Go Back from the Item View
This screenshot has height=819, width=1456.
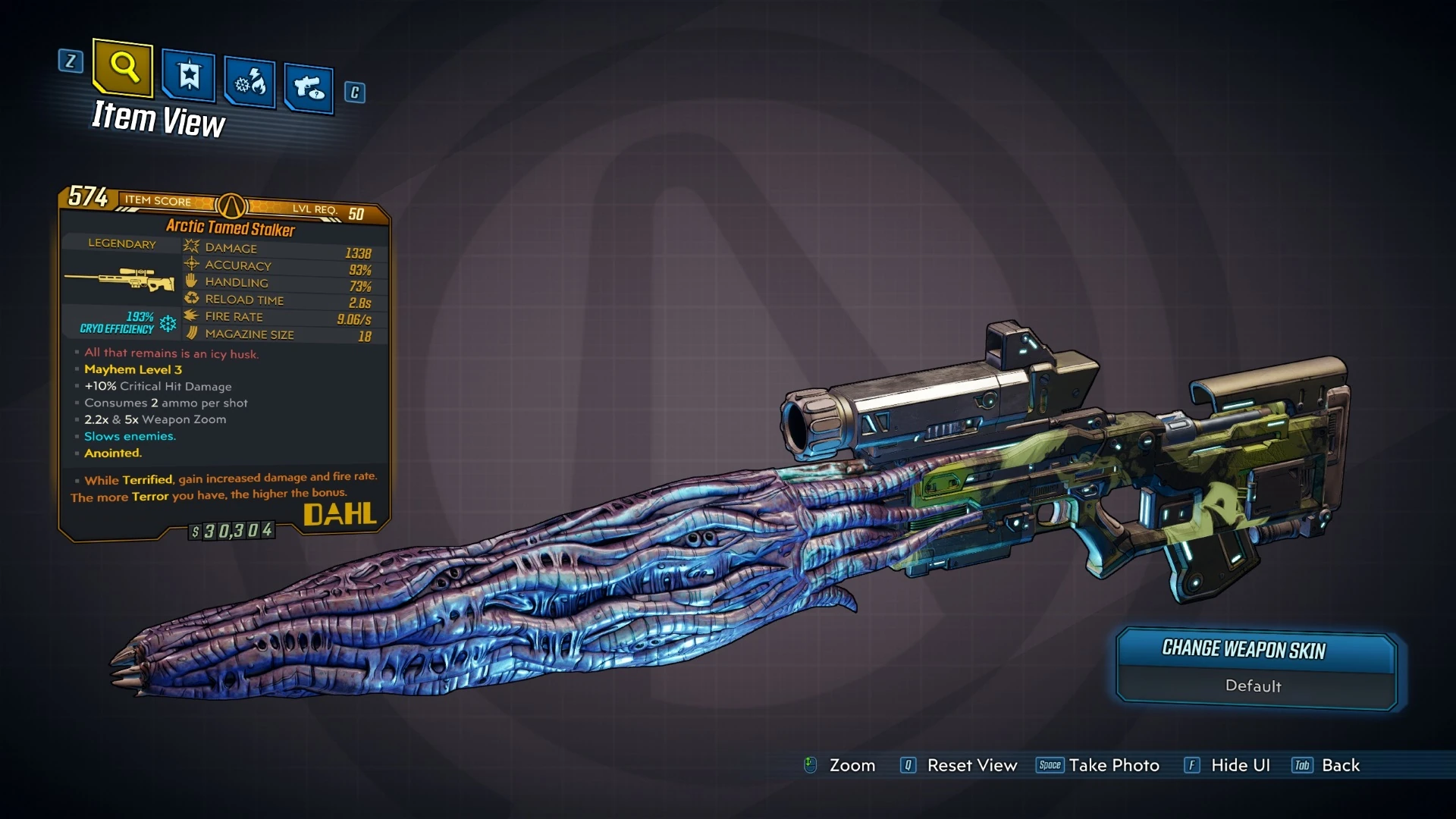tap(1340, 765)
